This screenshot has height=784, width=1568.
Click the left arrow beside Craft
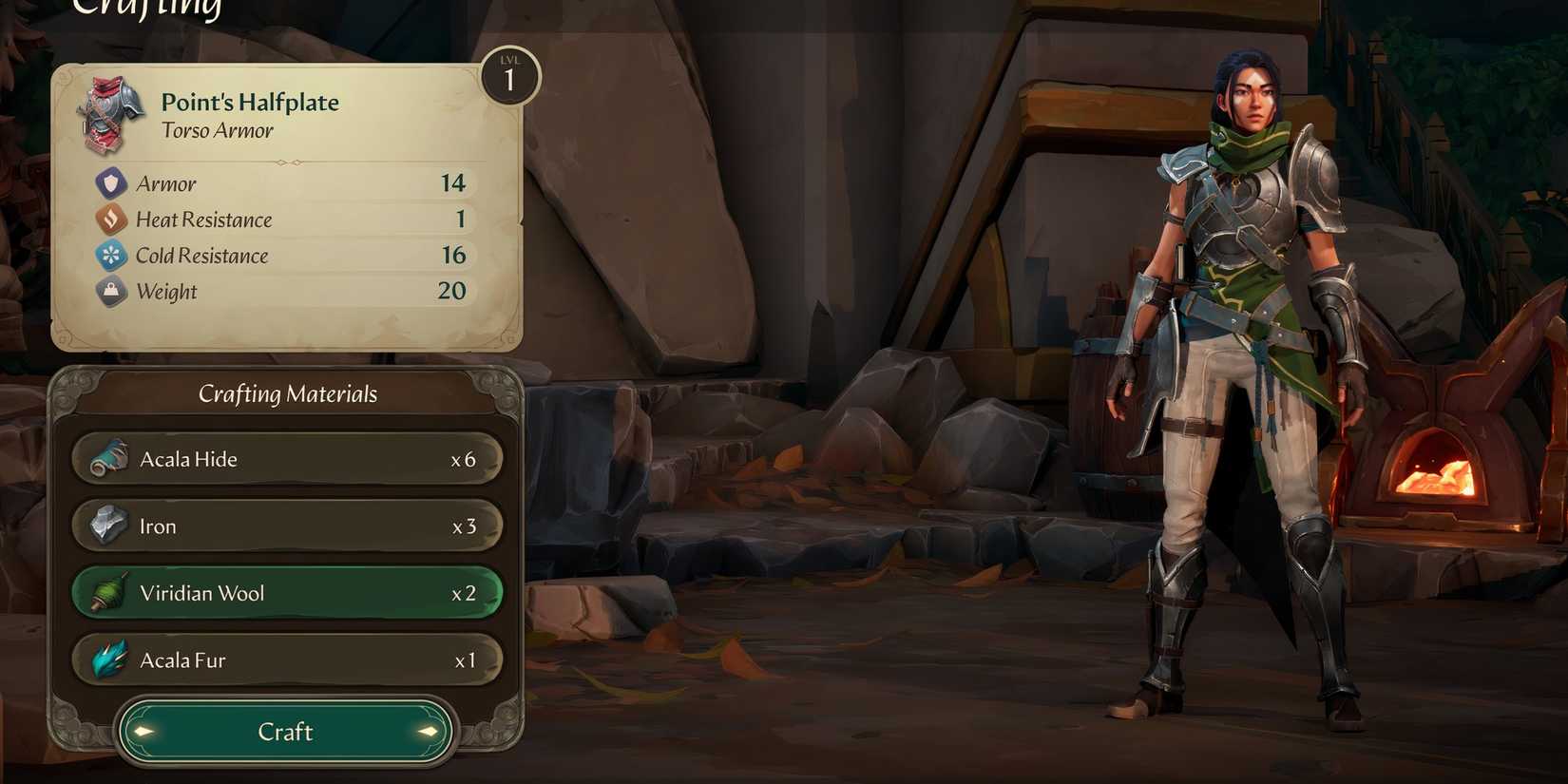143,732
